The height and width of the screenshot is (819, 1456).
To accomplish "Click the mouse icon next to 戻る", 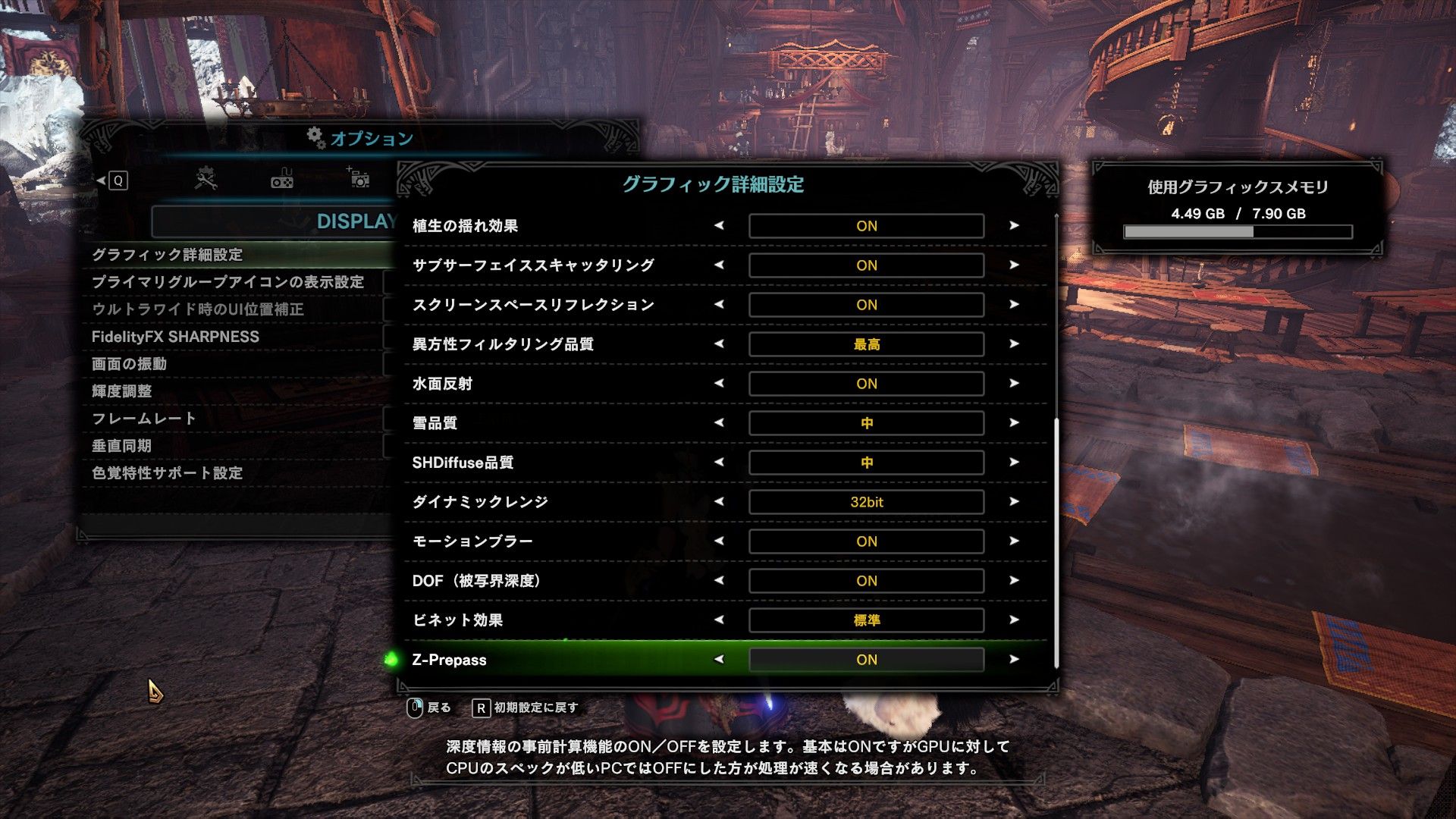I will coord(415,708).
